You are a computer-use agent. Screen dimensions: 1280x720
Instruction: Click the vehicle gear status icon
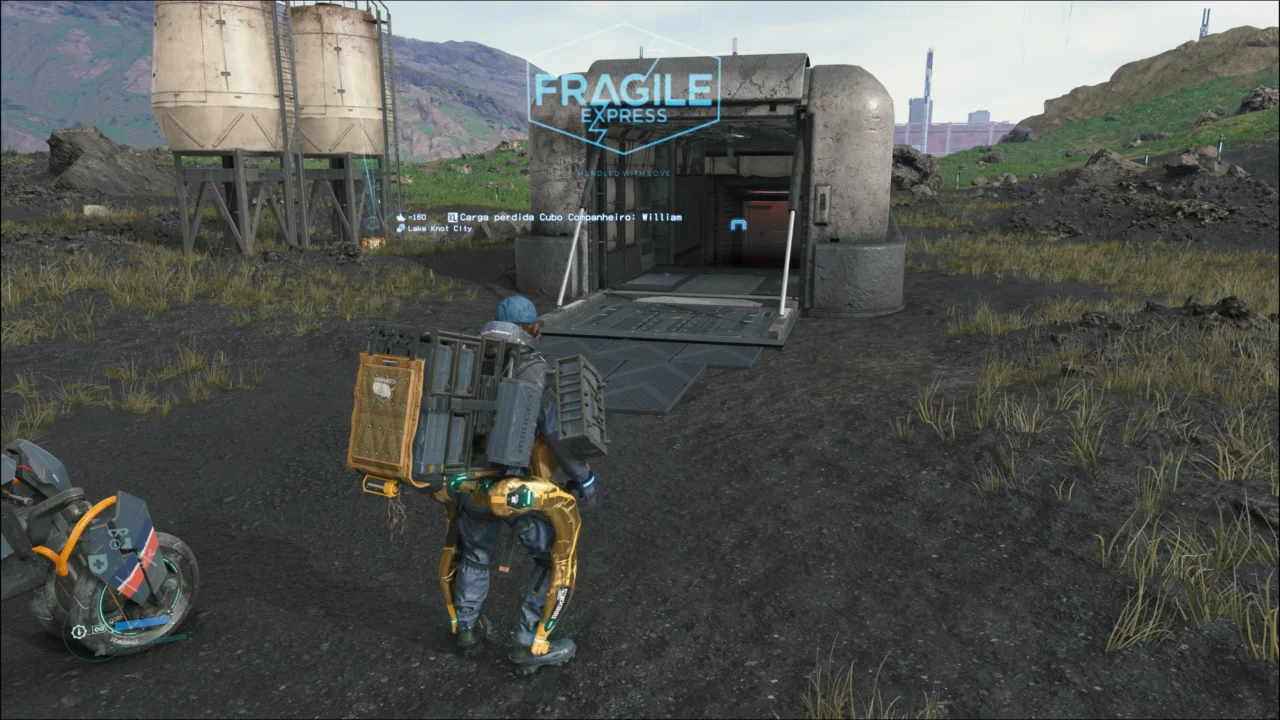[x=79, y=632]
